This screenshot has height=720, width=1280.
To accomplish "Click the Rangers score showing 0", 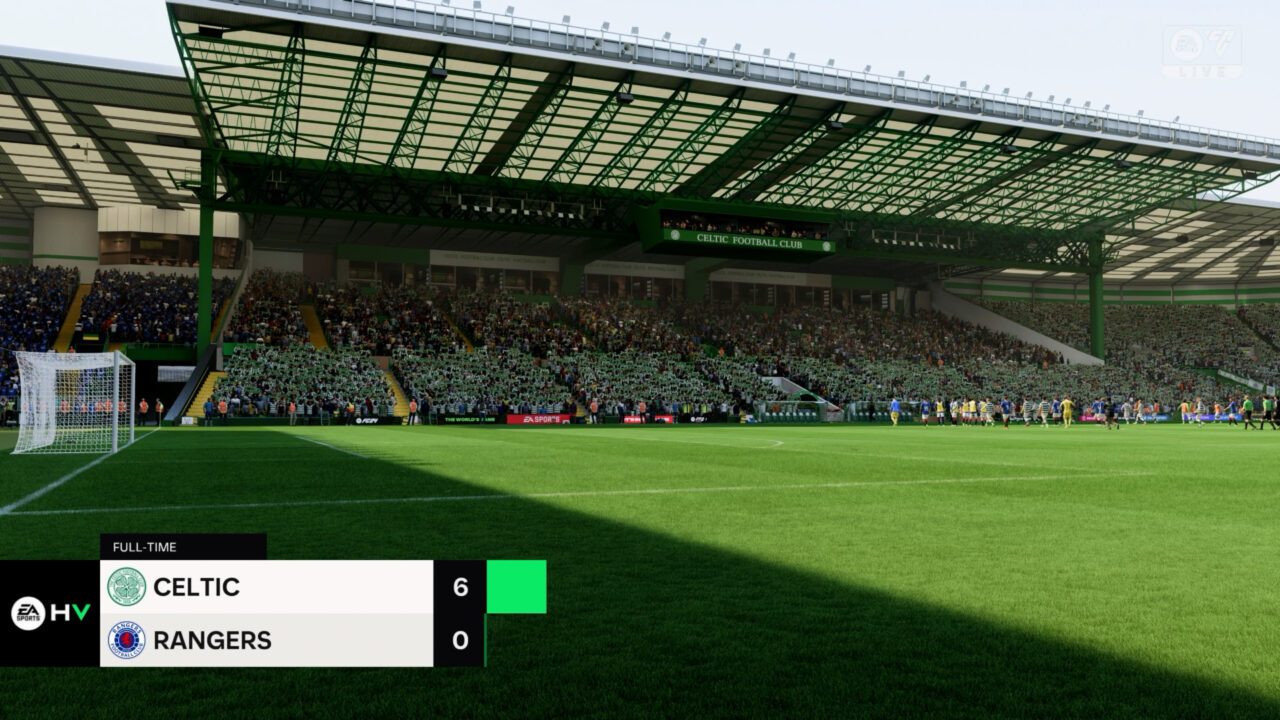I will [x=458, y=640].
